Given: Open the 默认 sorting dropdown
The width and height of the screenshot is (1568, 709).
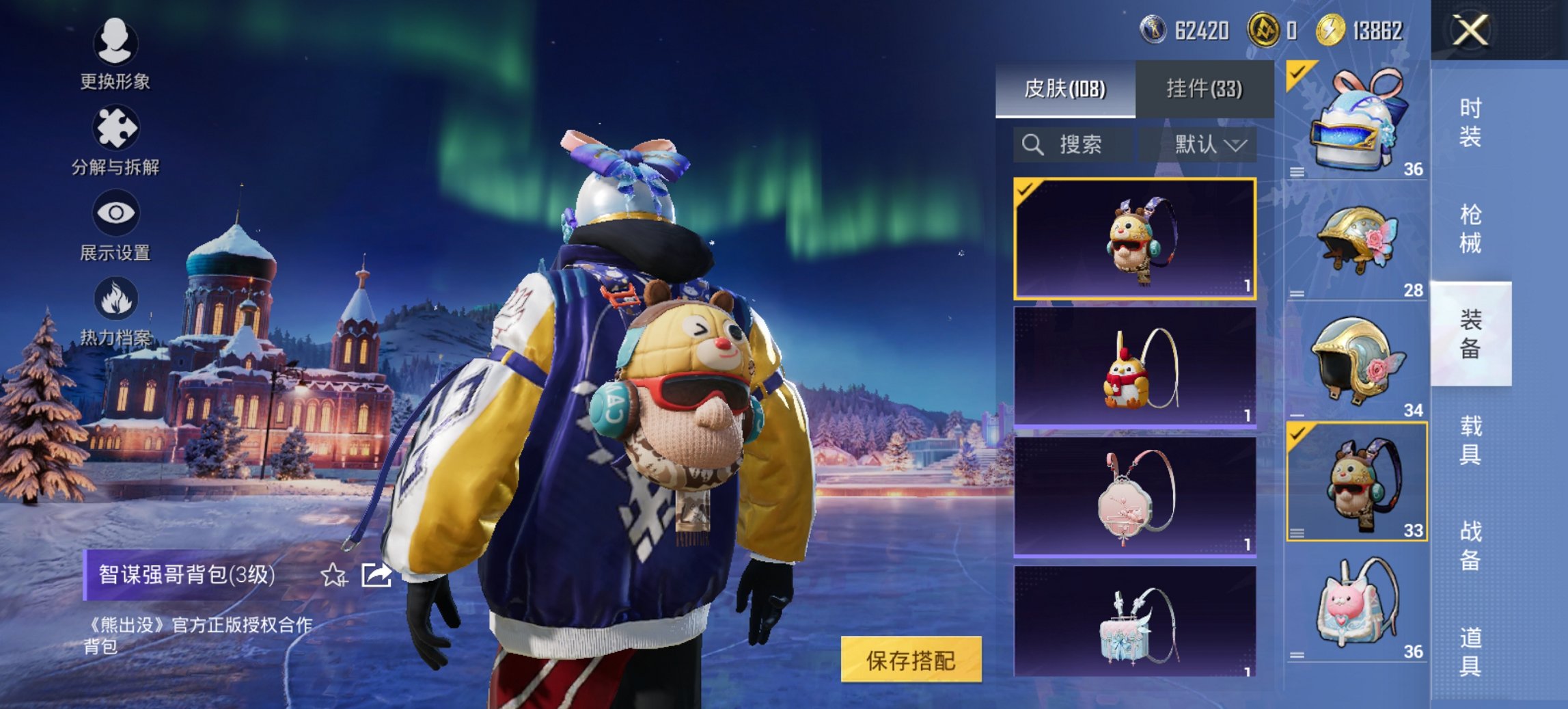Looking at the screenshot, I should pyautogui.click(x=1209, y=145).
